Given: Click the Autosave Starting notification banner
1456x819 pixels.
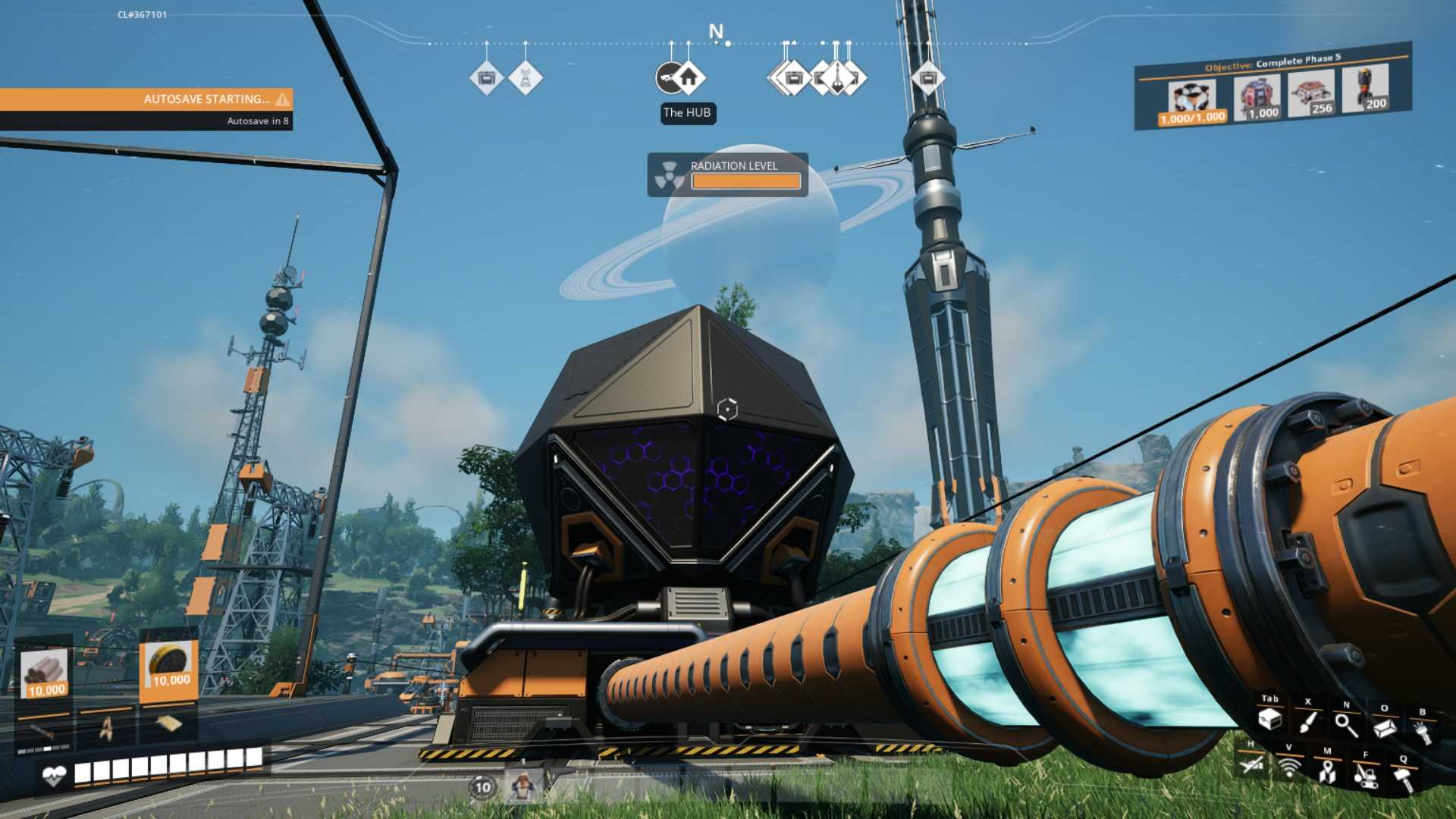Looking at the screenshot, I should pyautogui.click(x=146, y=99).
